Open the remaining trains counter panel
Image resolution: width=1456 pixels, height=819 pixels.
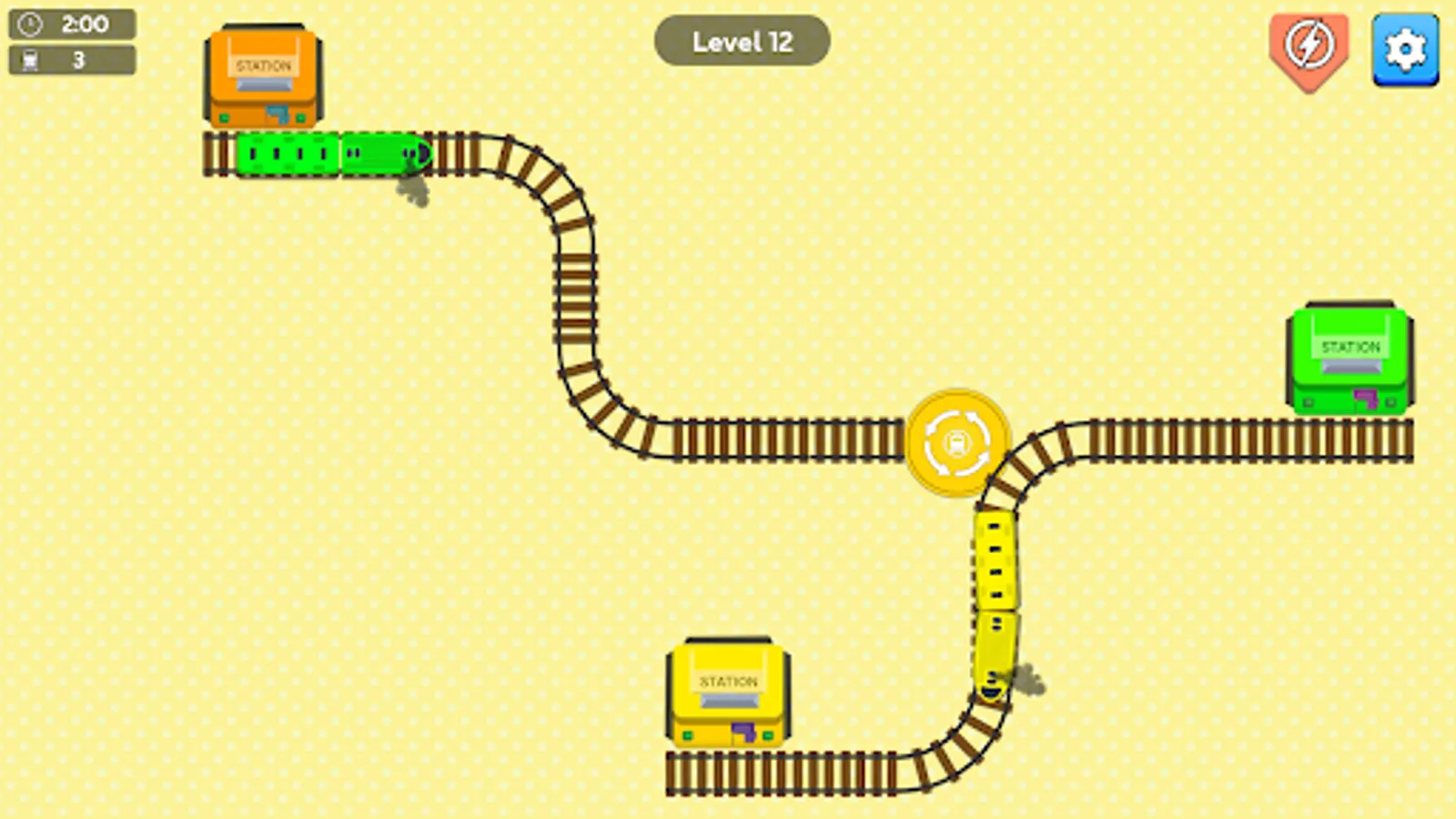[x=73, y=59]
